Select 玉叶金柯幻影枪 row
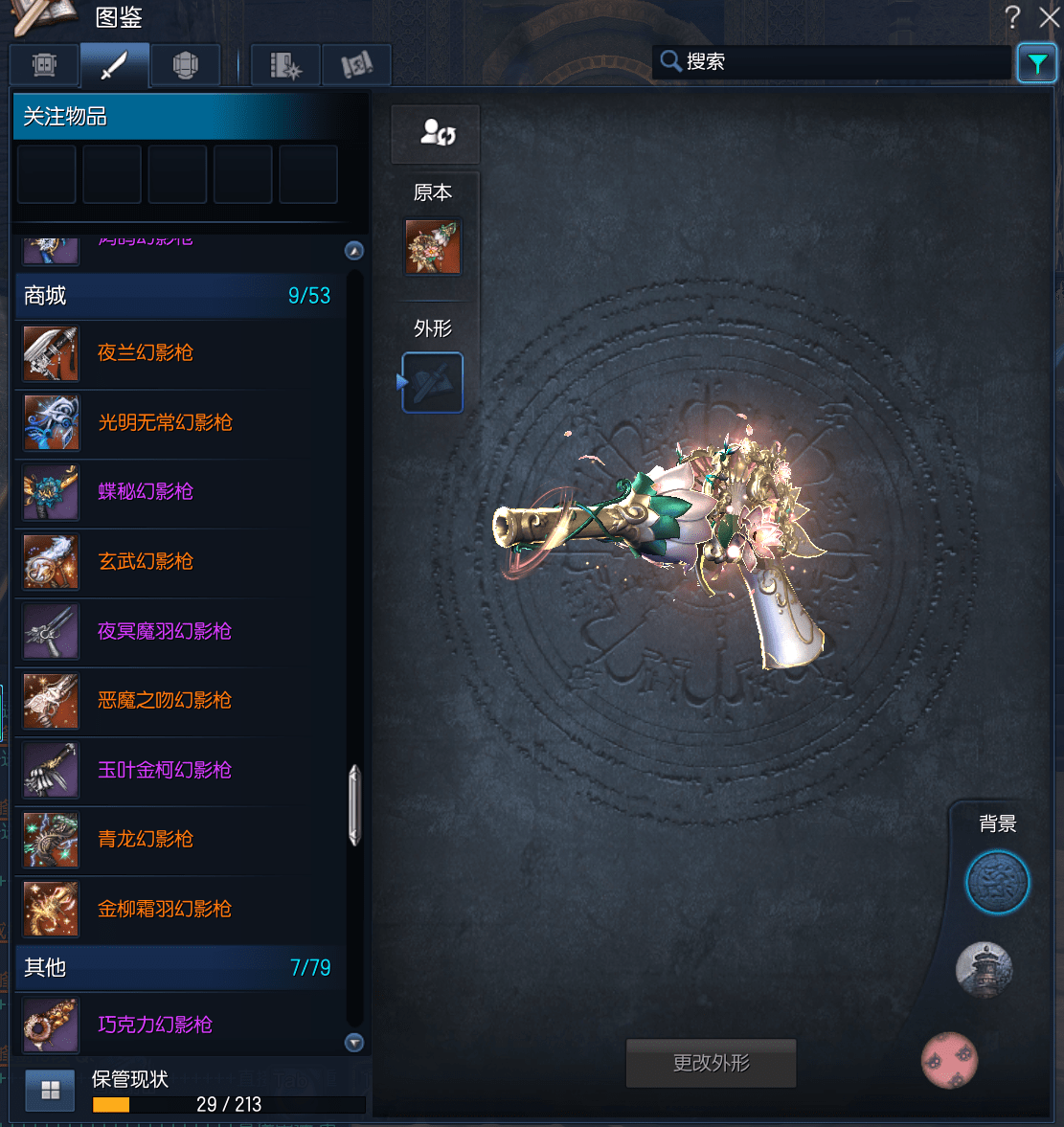Image resolution: width=1064 pixels, height=1127 pixels. click(x=165, y=771)
